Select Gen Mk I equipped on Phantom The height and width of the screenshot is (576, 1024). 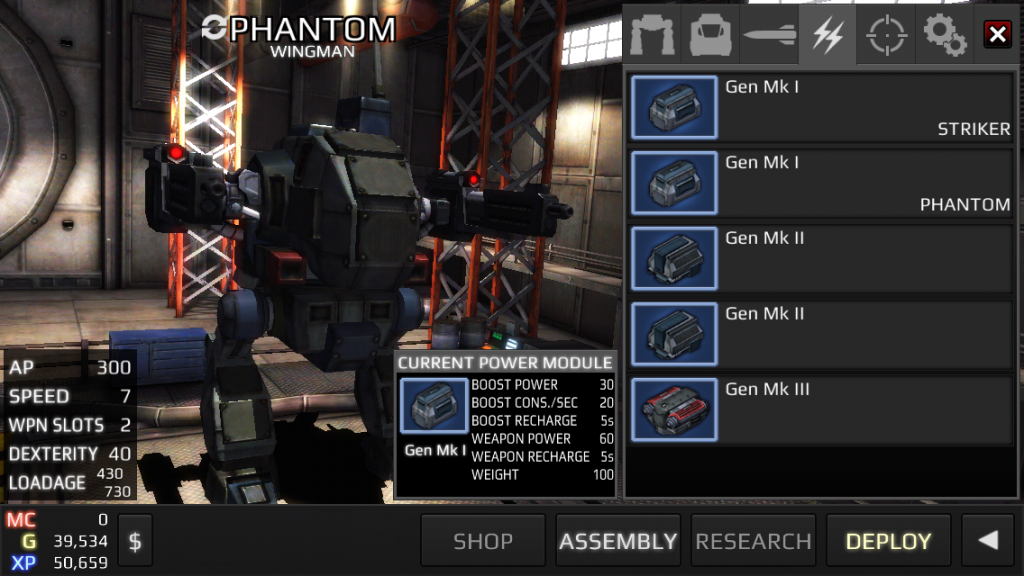[822, 183]
